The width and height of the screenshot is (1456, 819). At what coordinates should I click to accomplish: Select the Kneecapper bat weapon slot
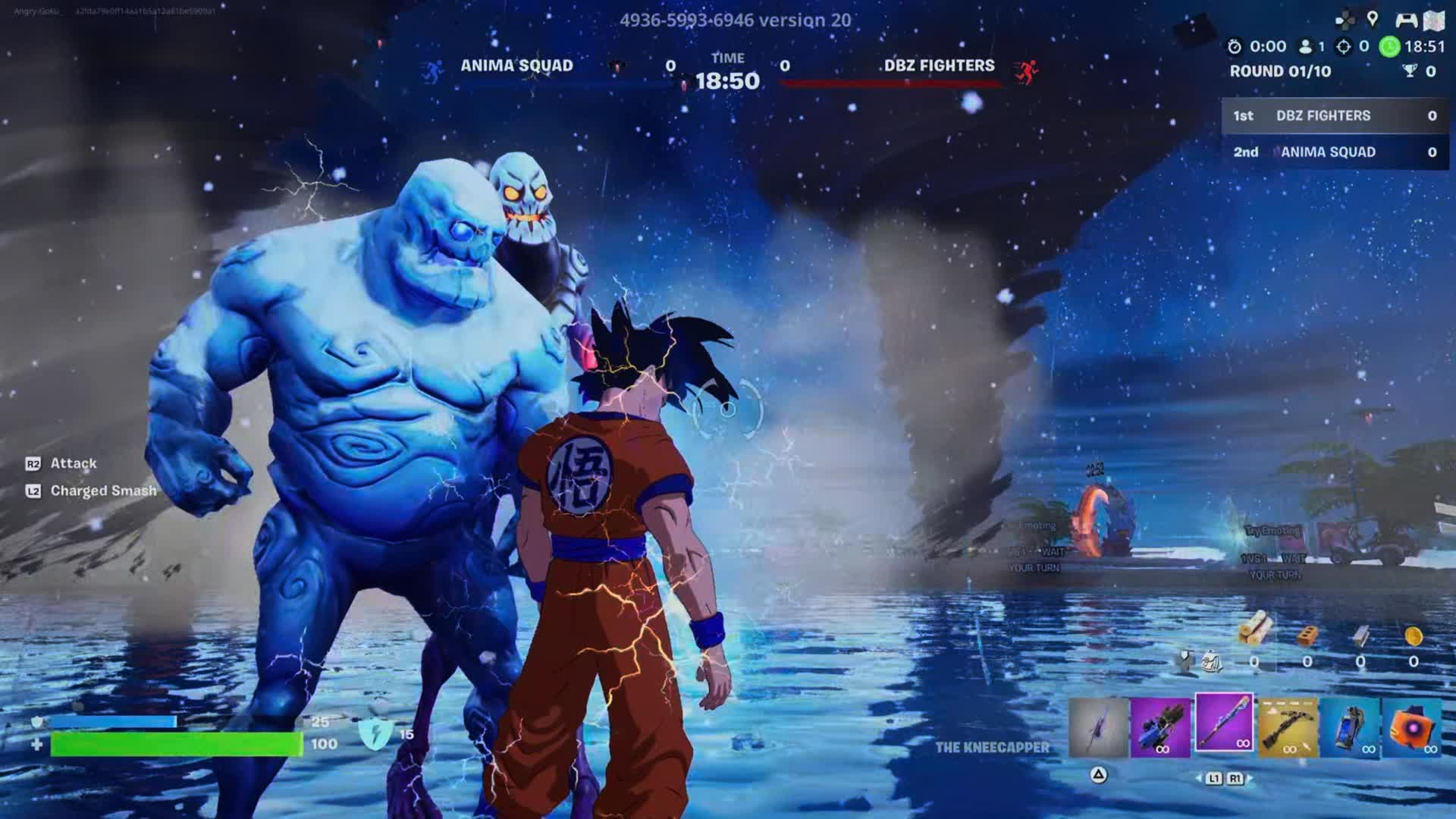(1224, 723)
